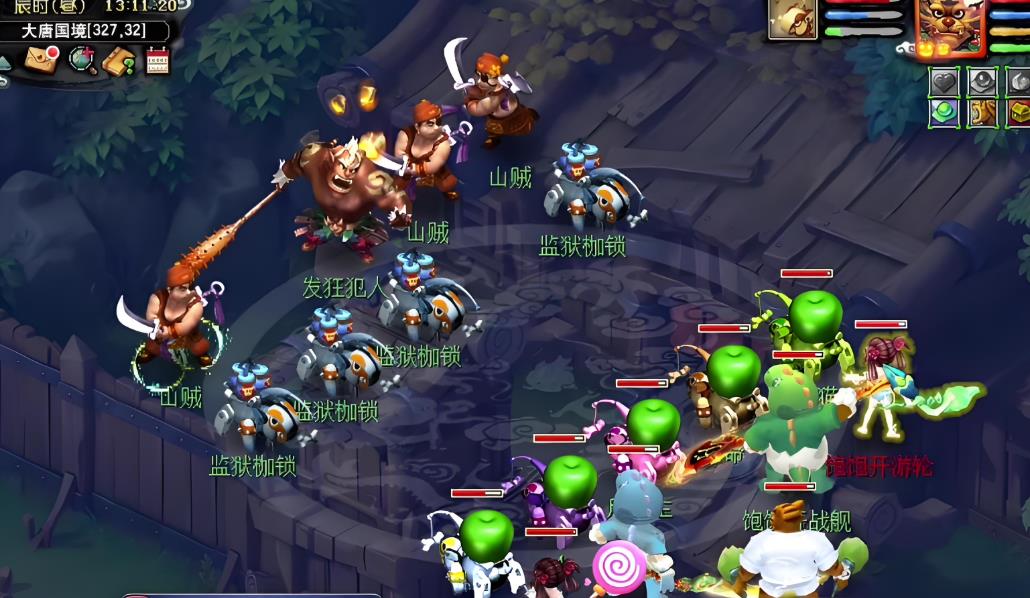Open the golden treasure chest icon
Viewport: 1030px width, 598px height.
(x=1018, y=112)
